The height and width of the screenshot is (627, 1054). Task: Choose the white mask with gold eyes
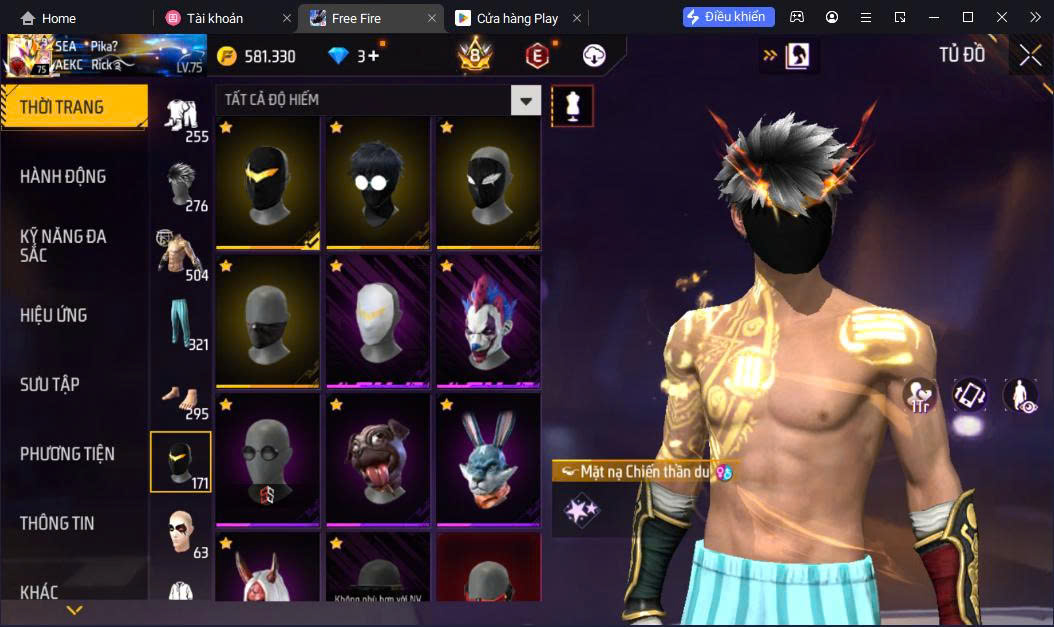(378, 320)
